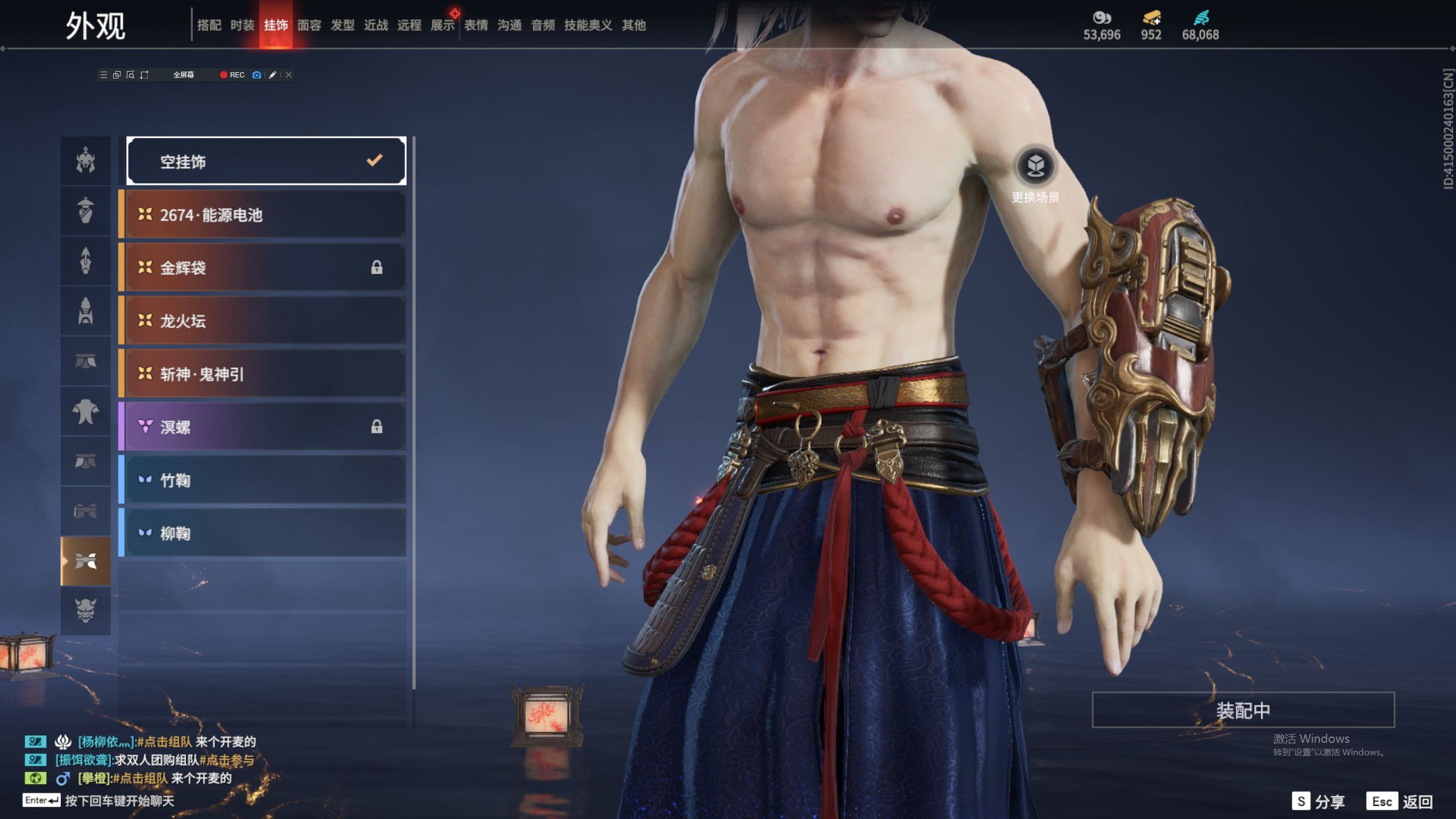Open the oni mask category icon
The height and width of the screenshot is (819, 1456).
[86, 611]
